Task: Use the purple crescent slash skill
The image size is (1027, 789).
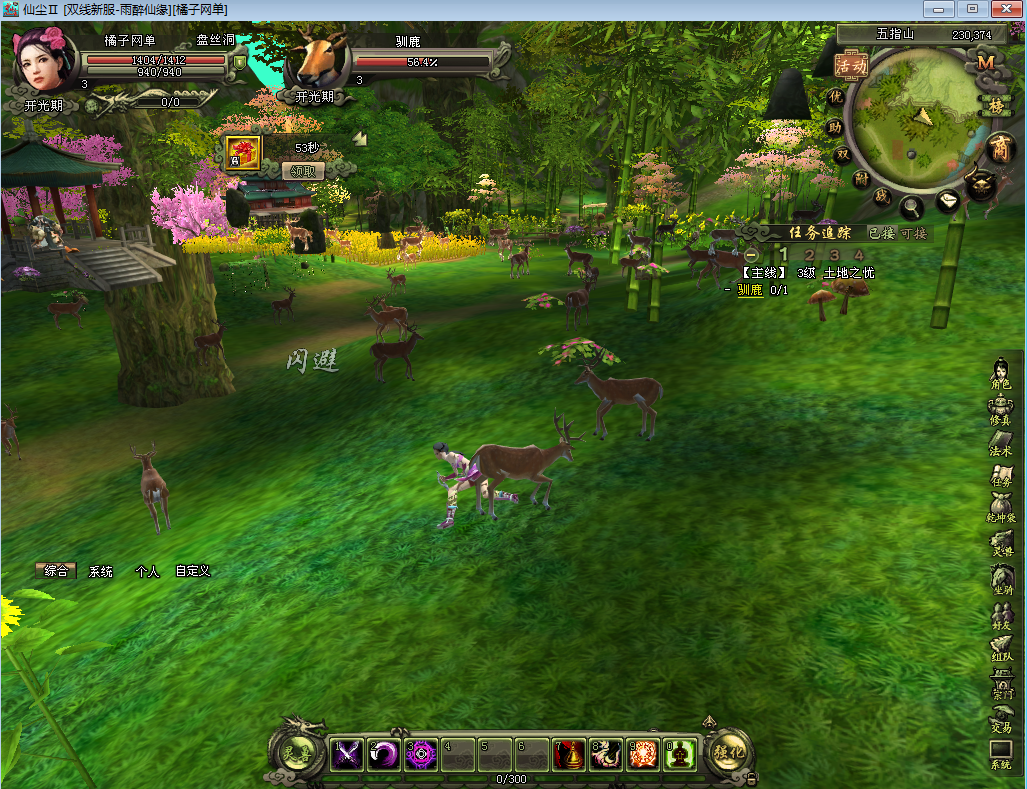Action: click(384, 755)
